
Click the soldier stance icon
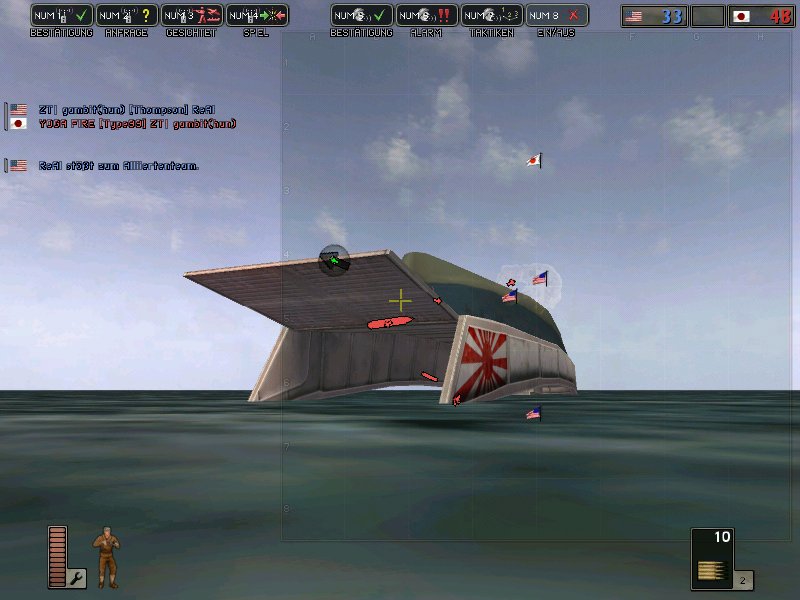pyautogui.click(x=106, y=556)
